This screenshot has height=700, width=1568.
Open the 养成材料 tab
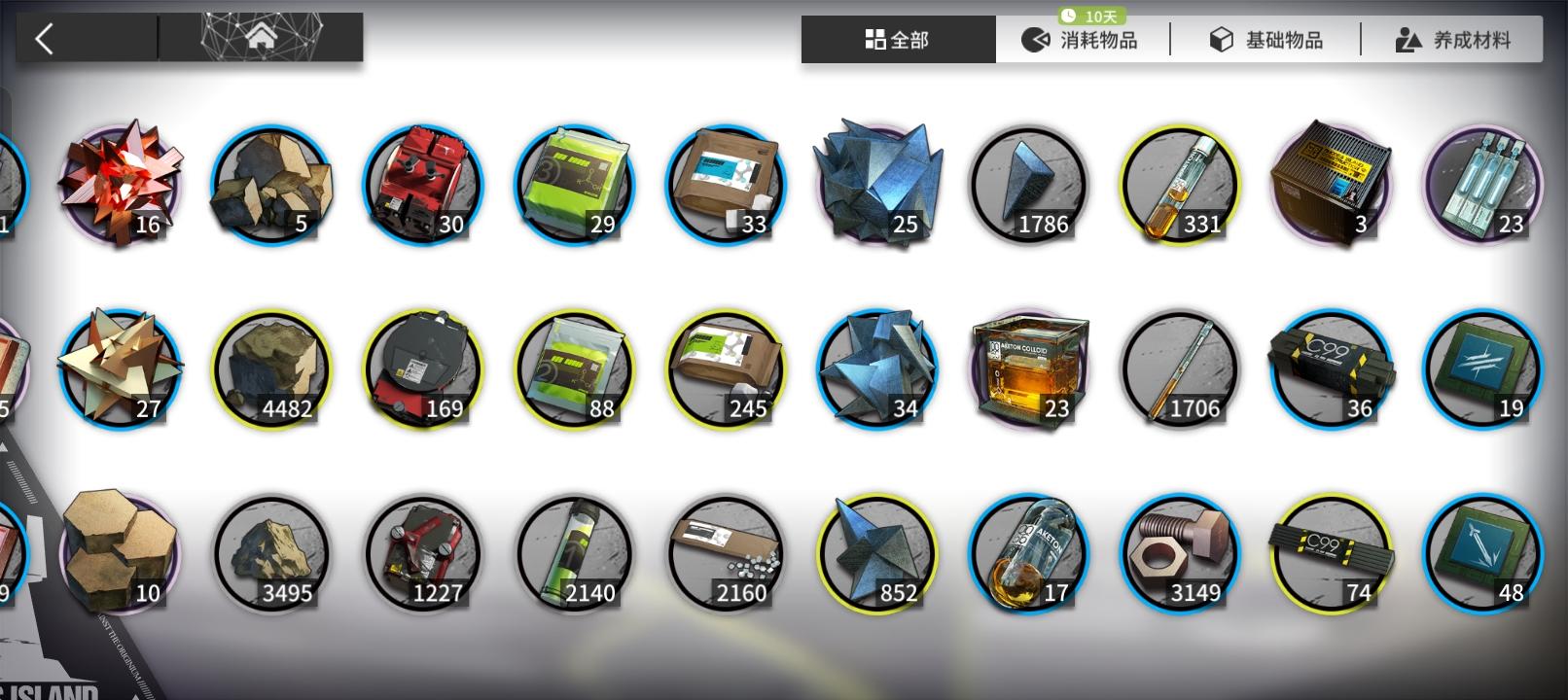point(1450,39)
